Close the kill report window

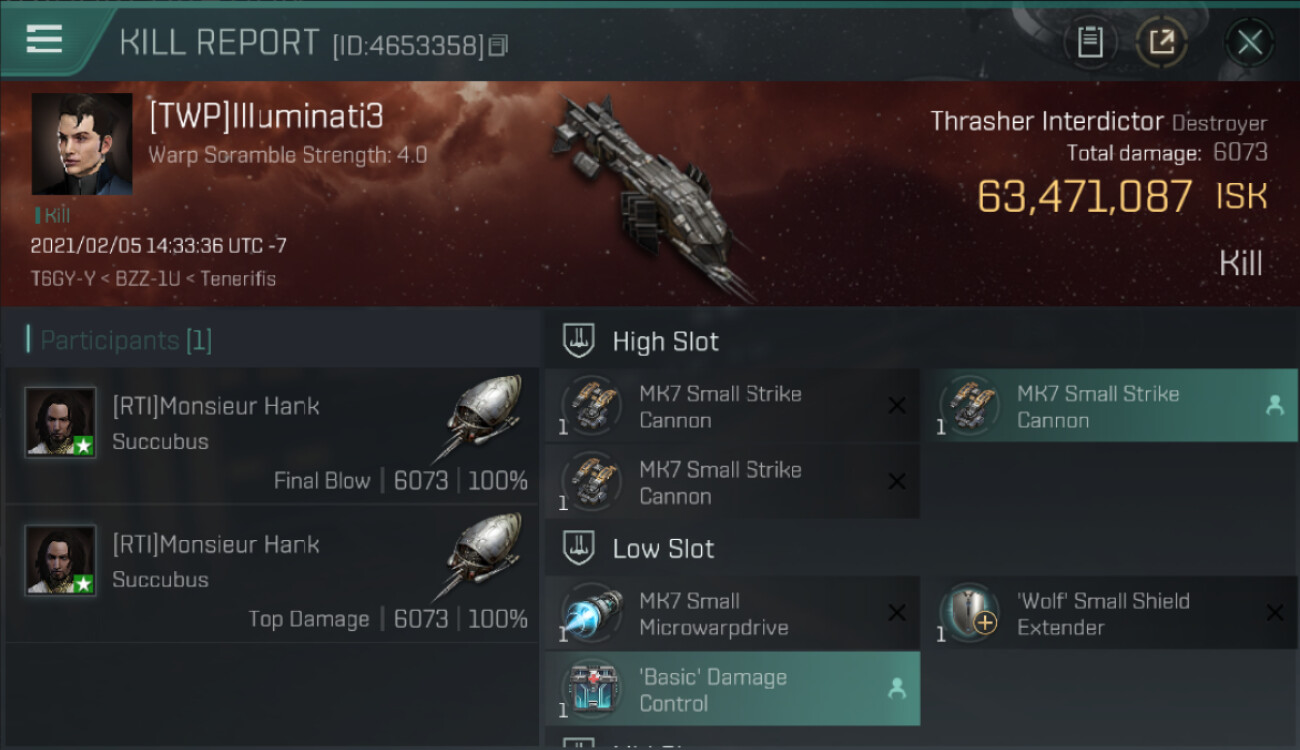tap(1249, 42)
